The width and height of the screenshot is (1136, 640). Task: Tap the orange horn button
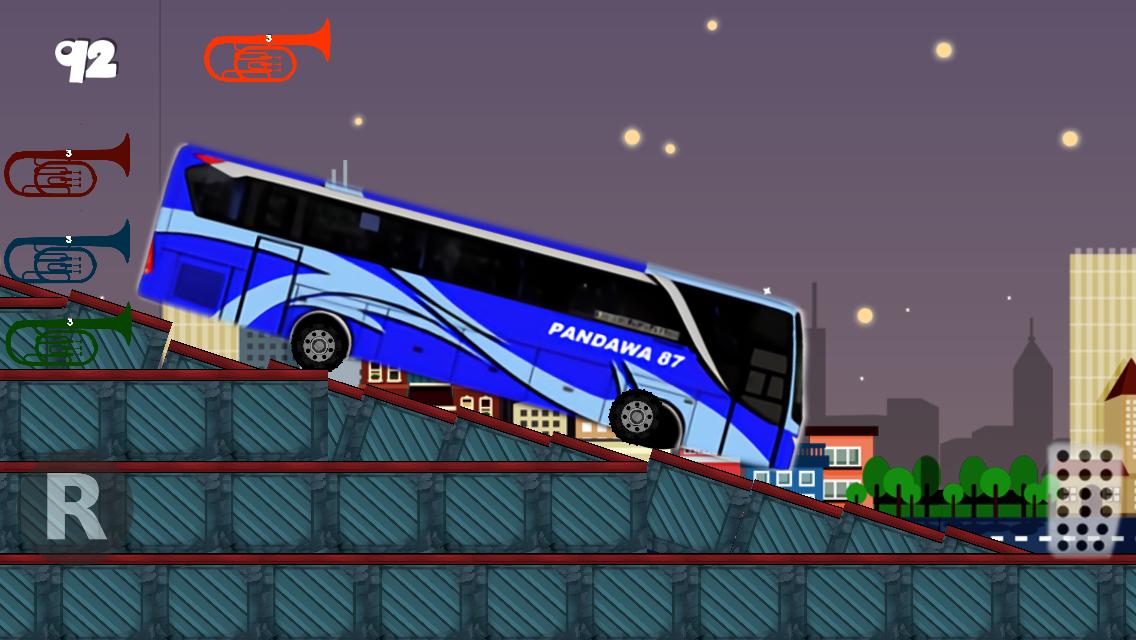[265, 54]
